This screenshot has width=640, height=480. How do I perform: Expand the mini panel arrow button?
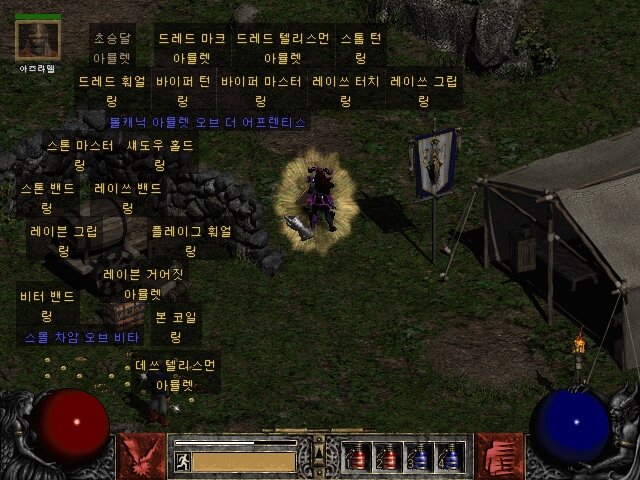[319, 441]
